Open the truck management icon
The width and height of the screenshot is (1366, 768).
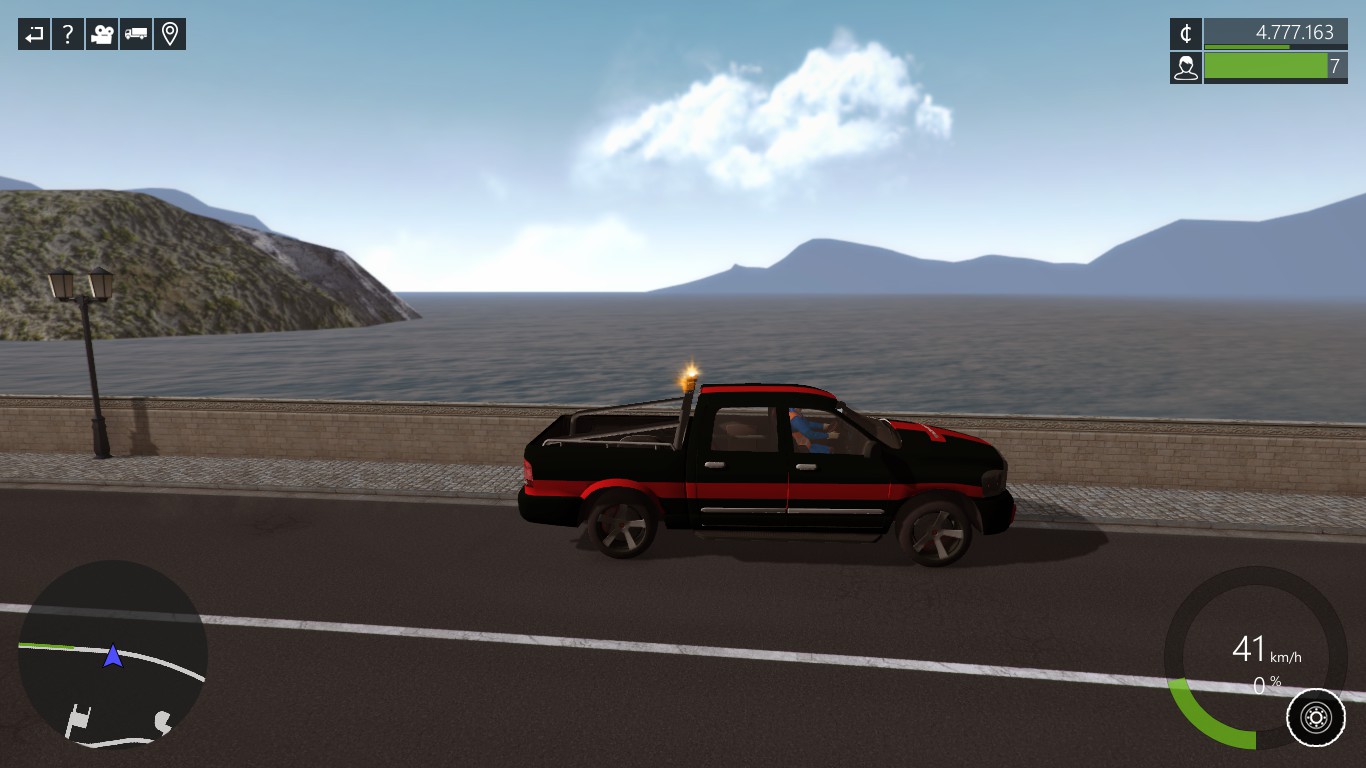click(x=135, y=33)
